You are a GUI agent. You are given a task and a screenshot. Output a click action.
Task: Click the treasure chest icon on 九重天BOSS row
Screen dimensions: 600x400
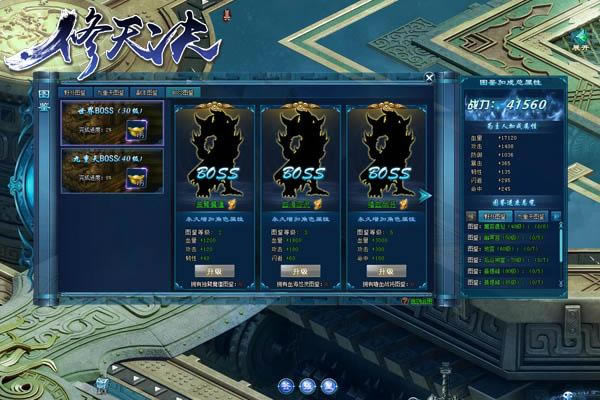(138, 177)
